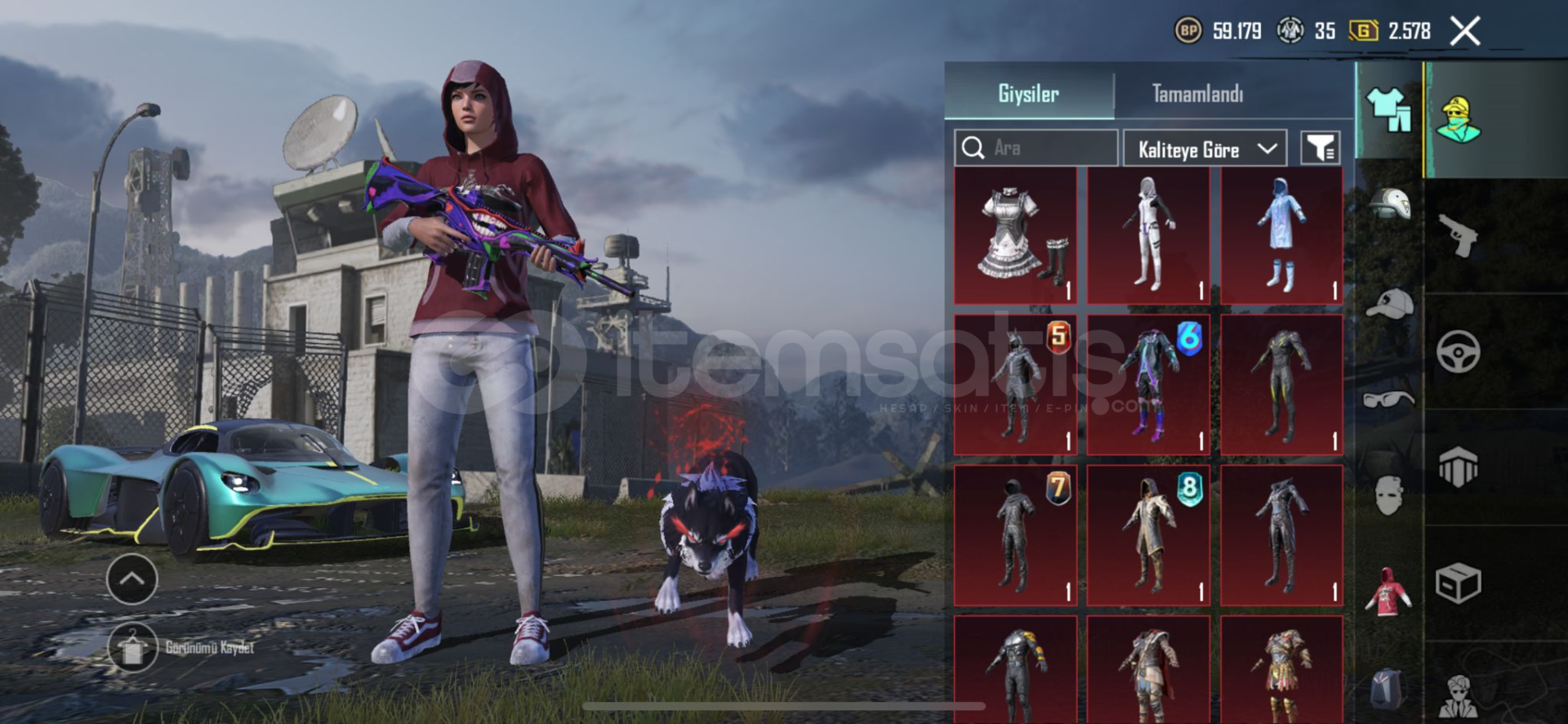Open the Kaliteye Göre sort dropdown
Screen dimensions: 1568x724
tap(1205, 149)
